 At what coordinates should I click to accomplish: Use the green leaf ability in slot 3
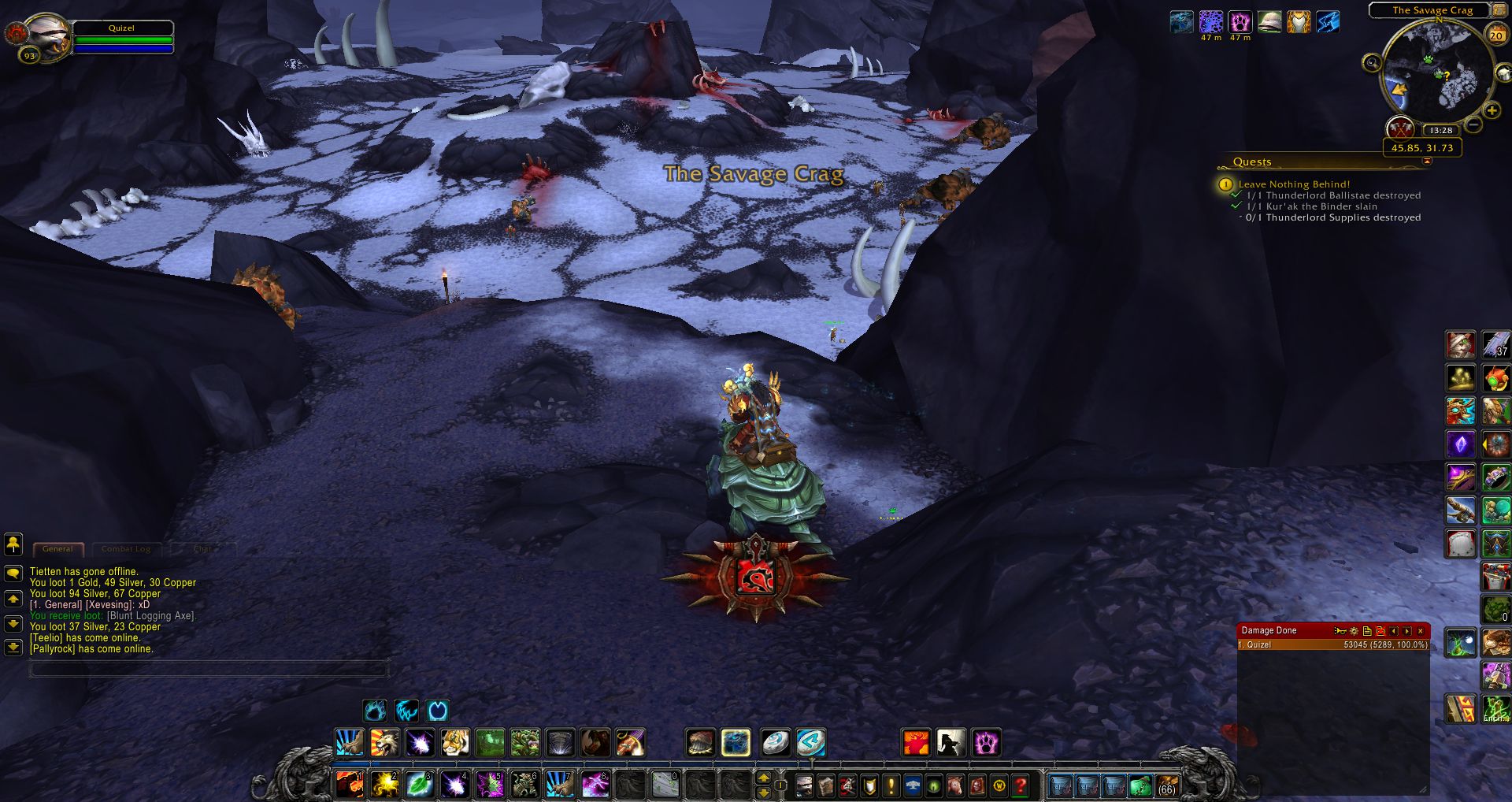point(419,784)
